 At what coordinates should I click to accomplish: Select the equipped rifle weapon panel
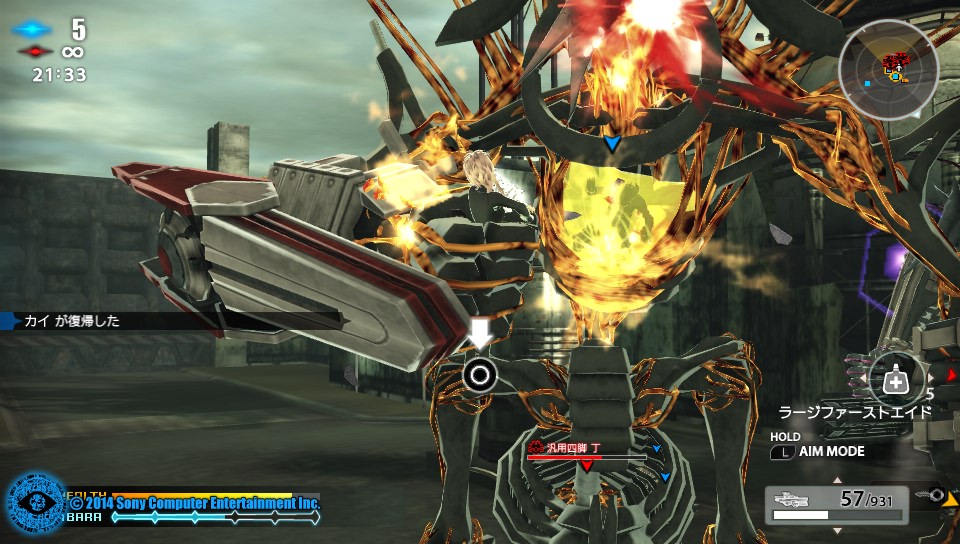tap(836, 504)
